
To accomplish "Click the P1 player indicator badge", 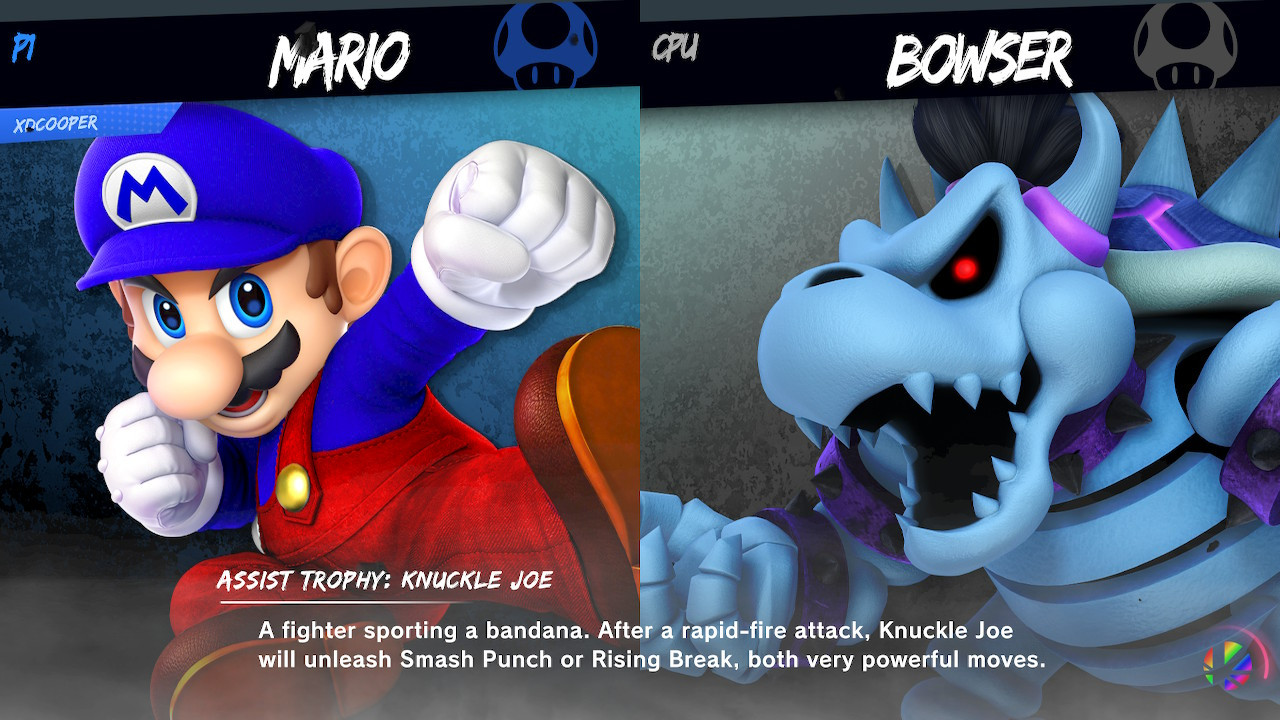I will pyautogui.click(x=22, y=46).
